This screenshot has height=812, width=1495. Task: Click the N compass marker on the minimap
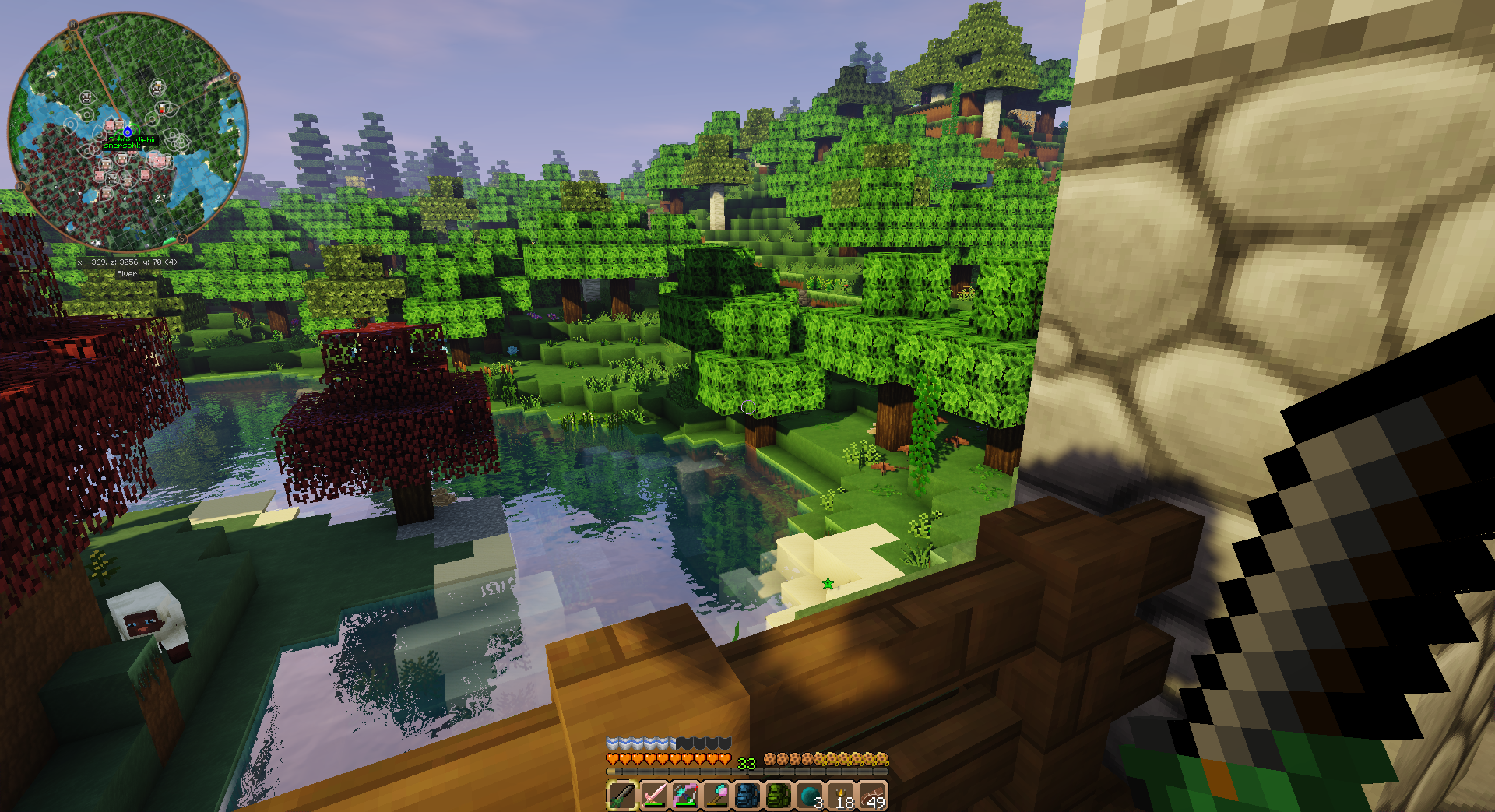coord(72,26)
